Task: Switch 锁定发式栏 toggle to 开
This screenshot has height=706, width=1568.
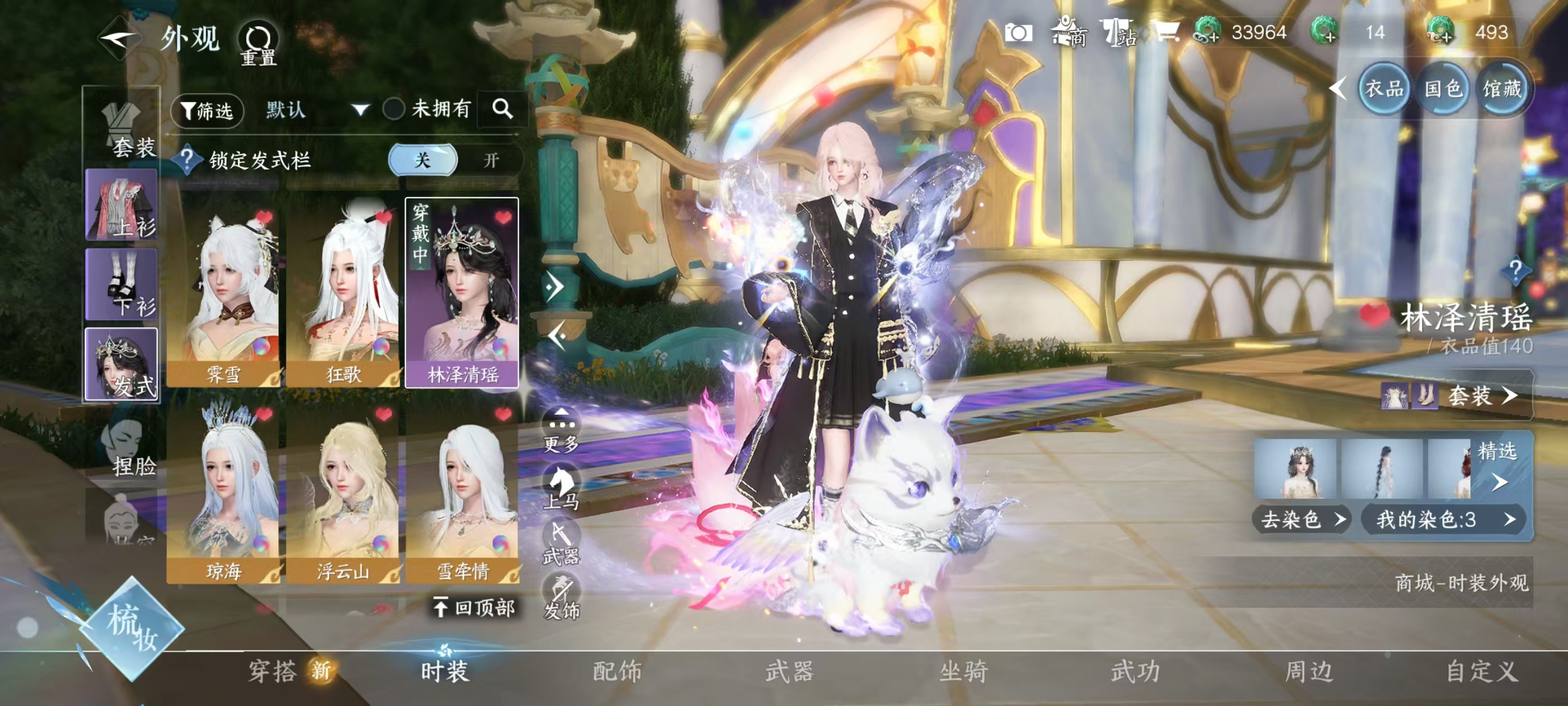Action: pyautogui.click(x=491, y=160)
